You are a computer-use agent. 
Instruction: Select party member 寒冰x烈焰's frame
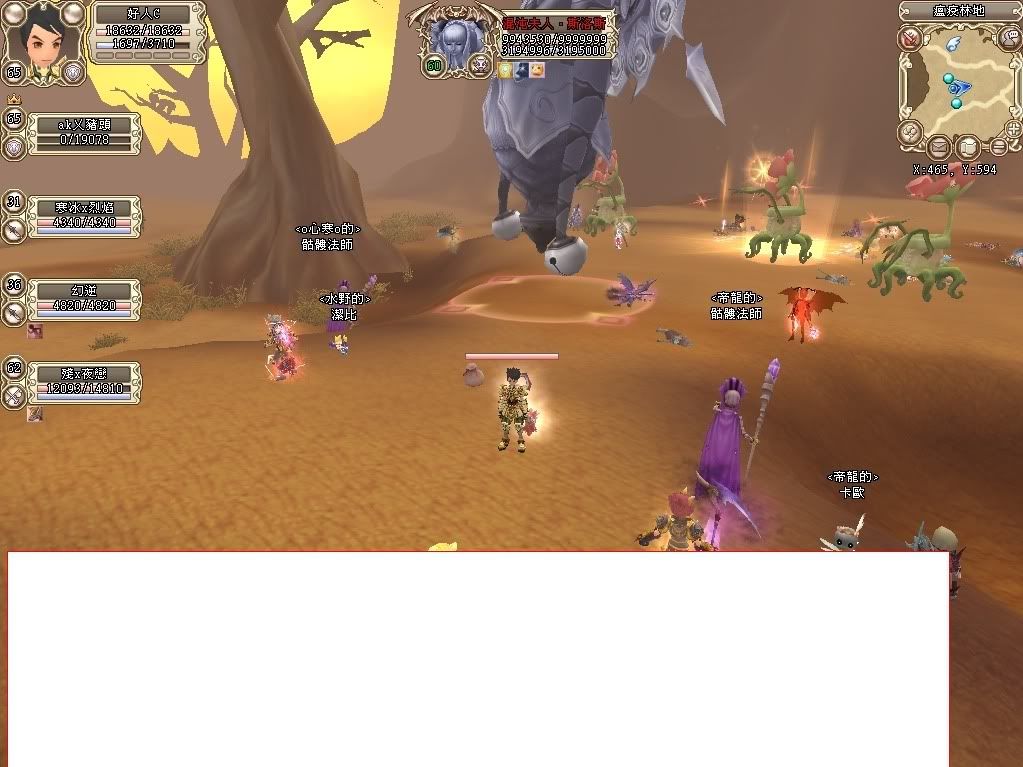pos(84,215)
